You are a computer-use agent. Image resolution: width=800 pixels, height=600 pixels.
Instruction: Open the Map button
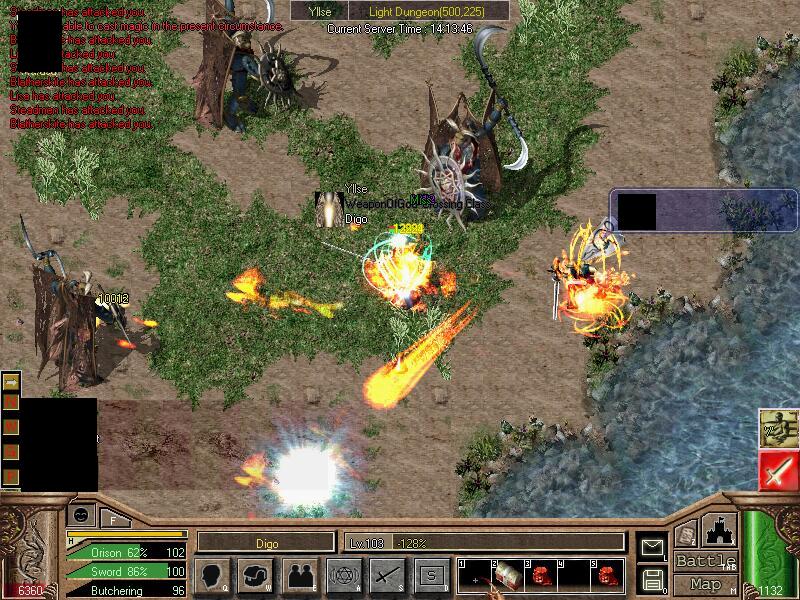click(x=704, y=583)
